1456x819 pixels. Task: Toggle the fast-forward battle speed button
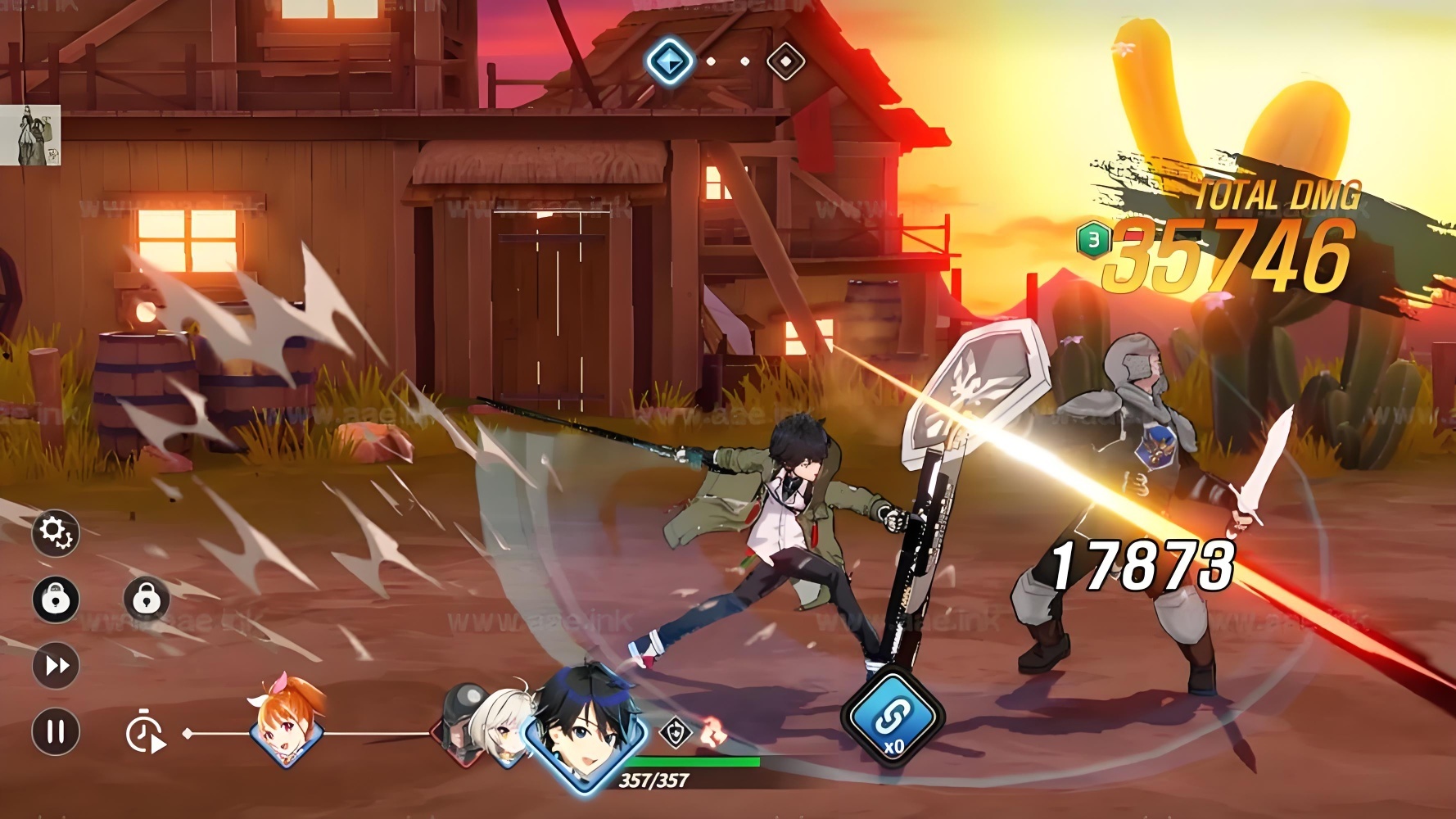[x=56, y=665]
